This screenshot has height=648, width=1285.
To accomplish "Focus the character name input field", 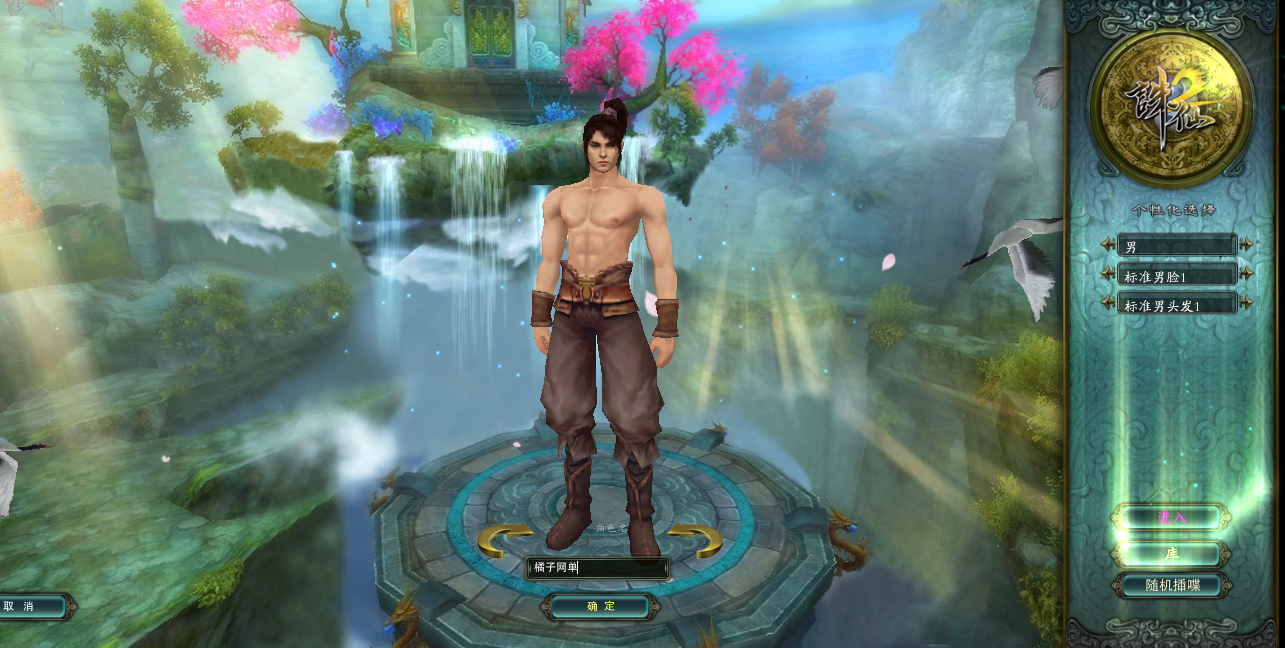I will coord(597,568).
